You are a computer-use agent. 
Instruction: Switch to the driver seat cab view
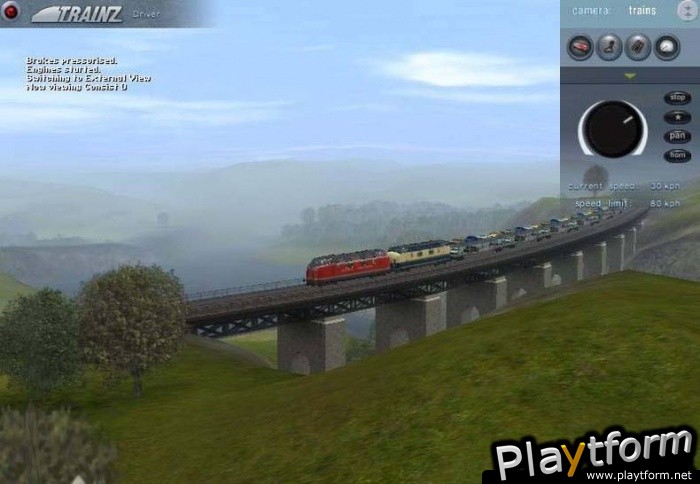pyautogui.click(x=609, y=46)
